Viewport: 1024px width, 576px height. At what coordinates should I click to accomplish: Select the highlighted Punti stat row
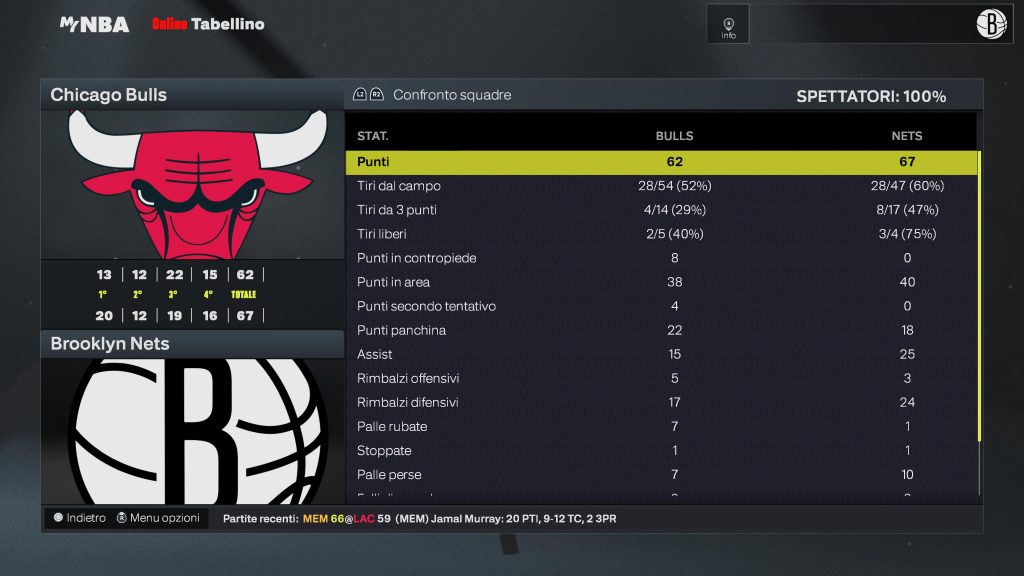point(661,162)
